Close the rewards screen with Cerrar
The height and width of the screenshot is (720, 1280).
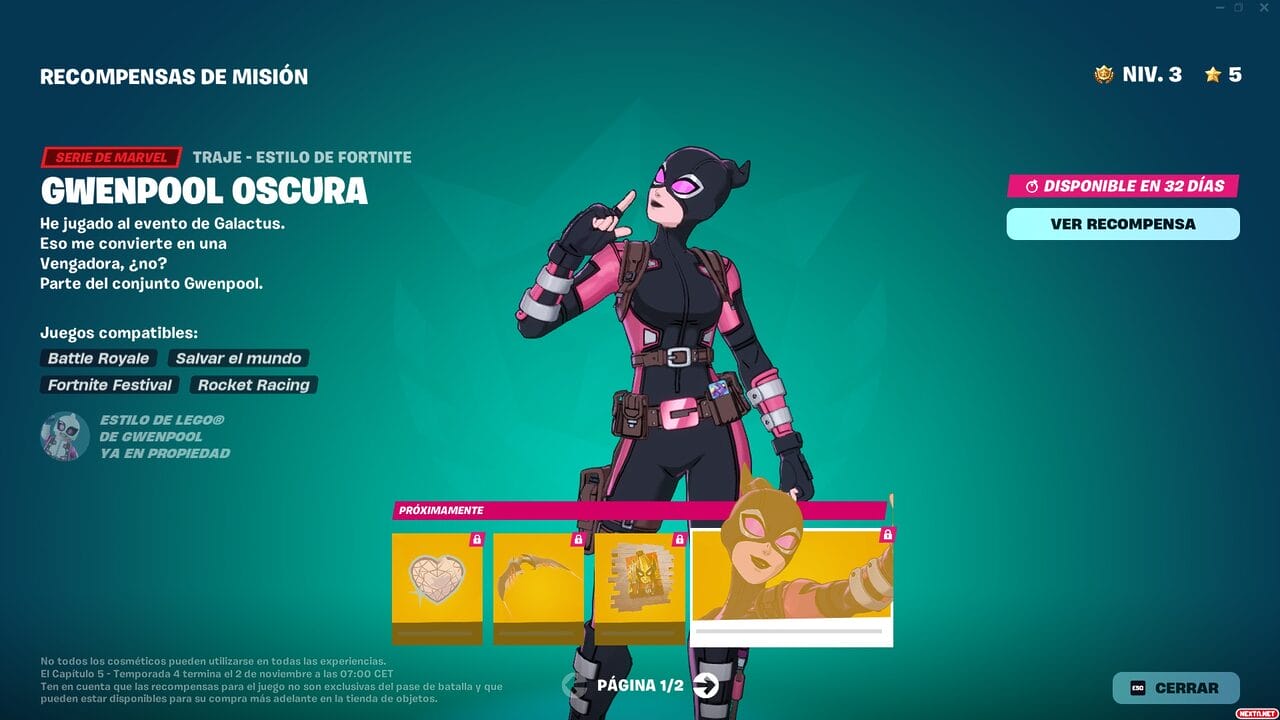1176,688
